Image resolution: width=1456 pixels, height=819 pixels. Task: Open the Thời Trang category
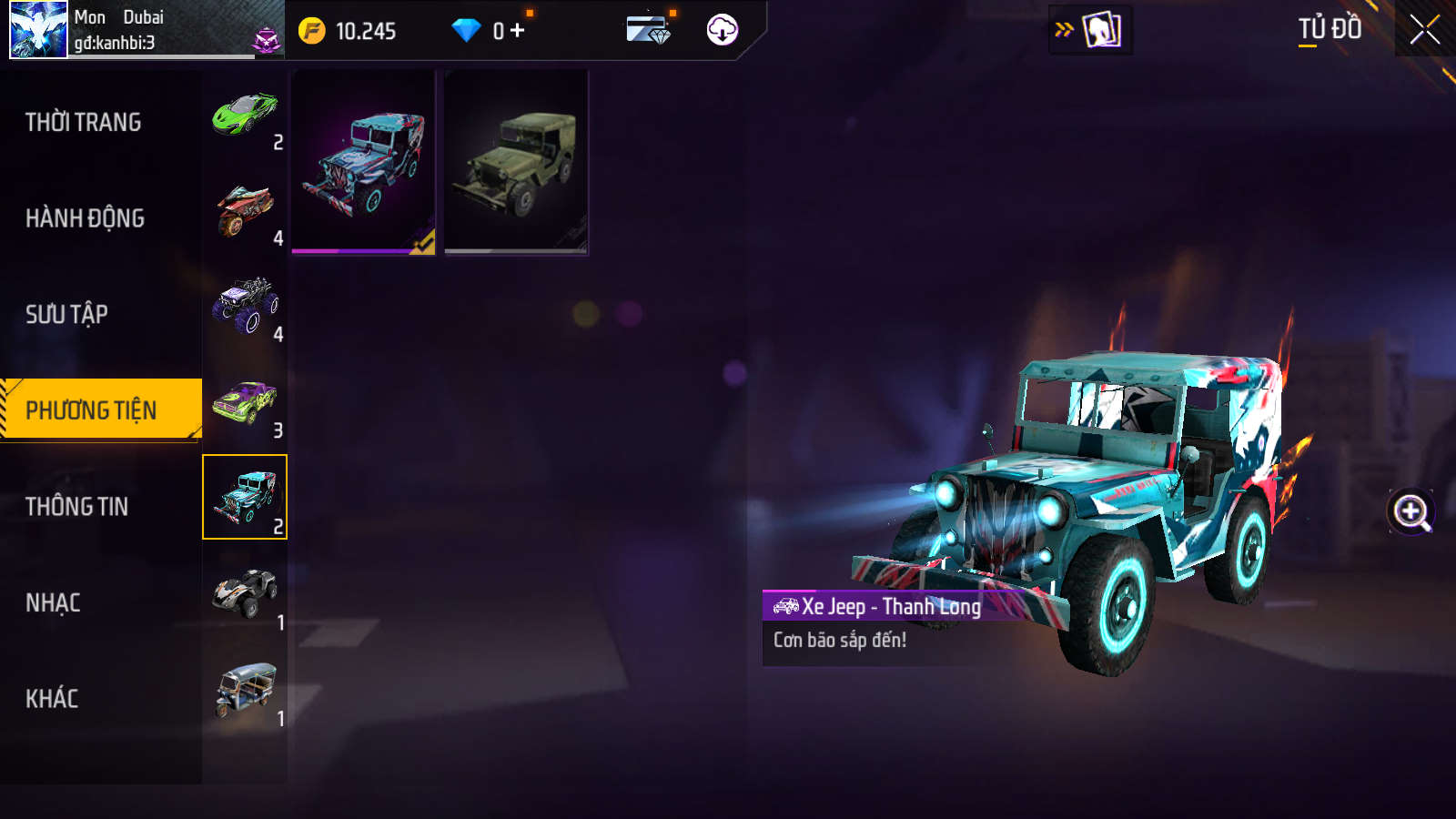tap(84, 122)
